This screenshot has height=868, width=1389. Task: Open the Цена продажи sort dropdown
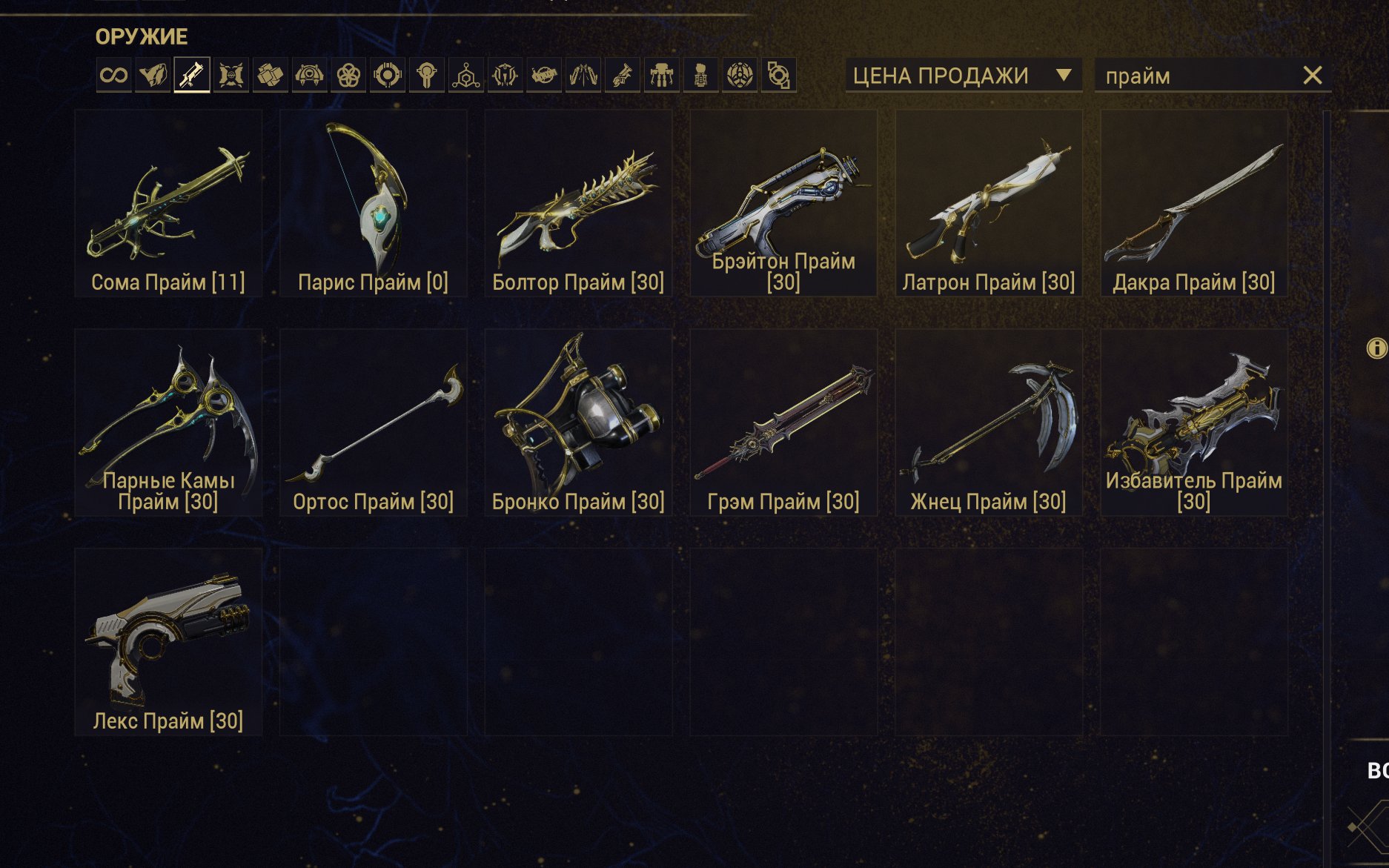tap(963, 76)
